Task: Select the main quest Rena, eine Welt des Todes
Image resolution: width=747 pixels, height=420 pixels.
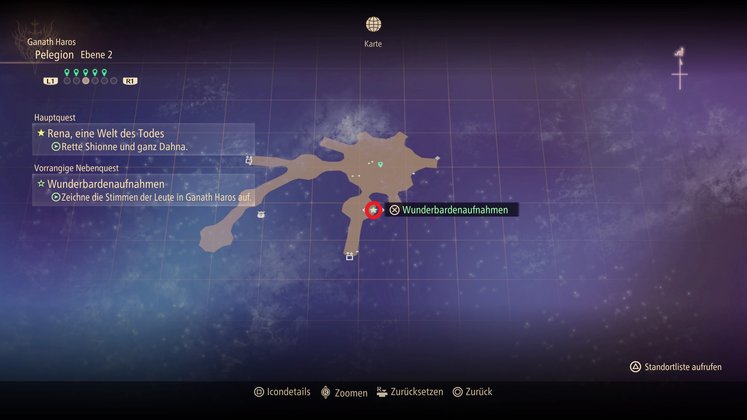Action: (115, 132)
